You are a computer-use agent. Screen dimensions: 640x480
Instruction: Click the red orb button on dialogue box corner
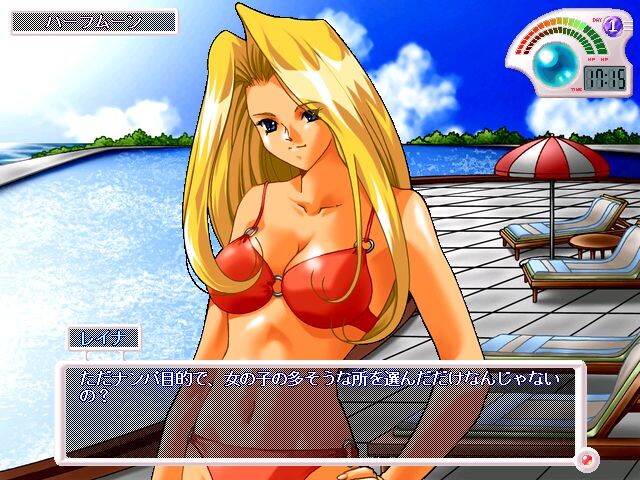click(x=587, y=459)
